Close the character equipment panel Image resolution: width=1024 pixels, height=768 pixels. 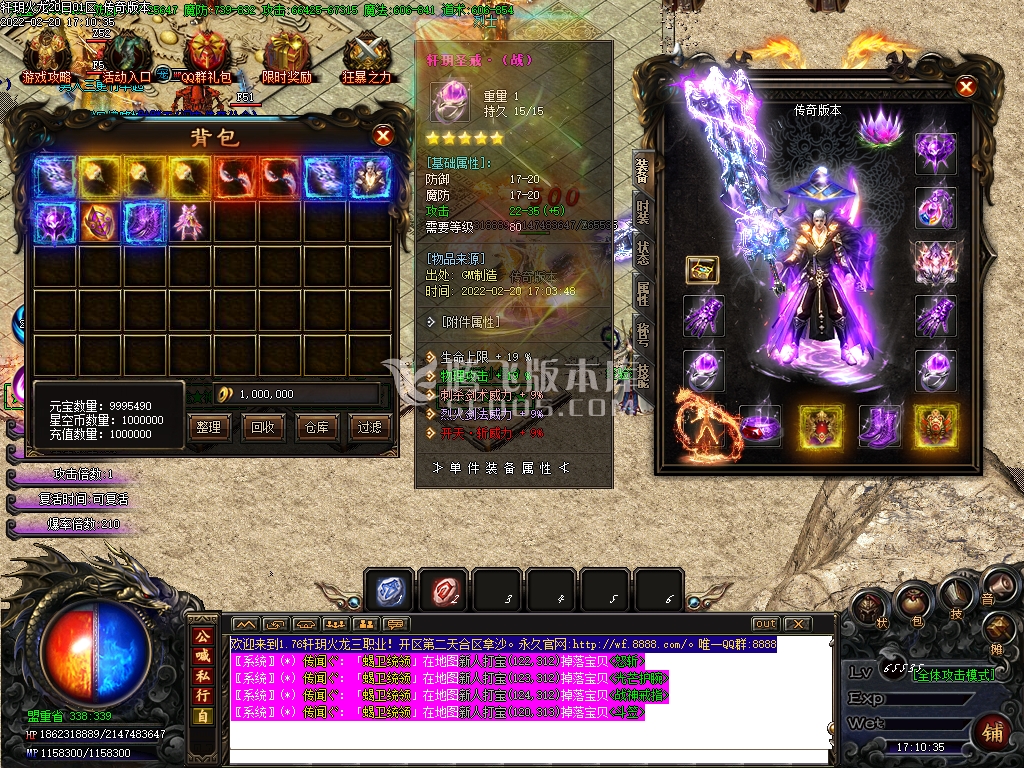[966, 87]
